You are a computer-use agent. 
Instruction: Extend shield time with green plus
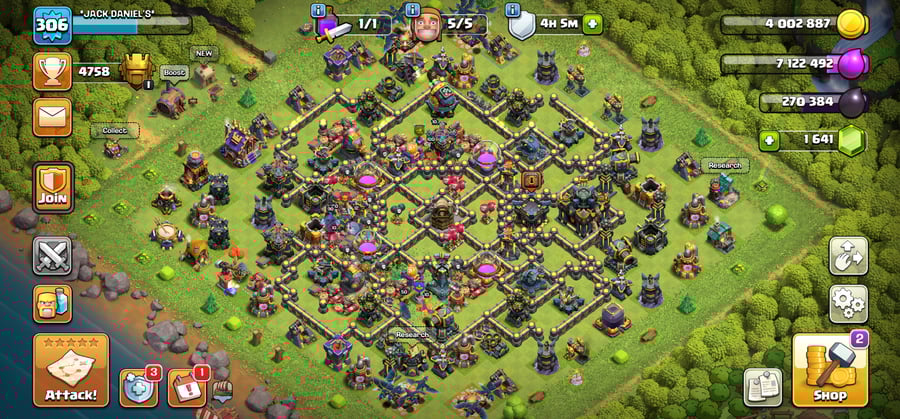coord(593,23)
